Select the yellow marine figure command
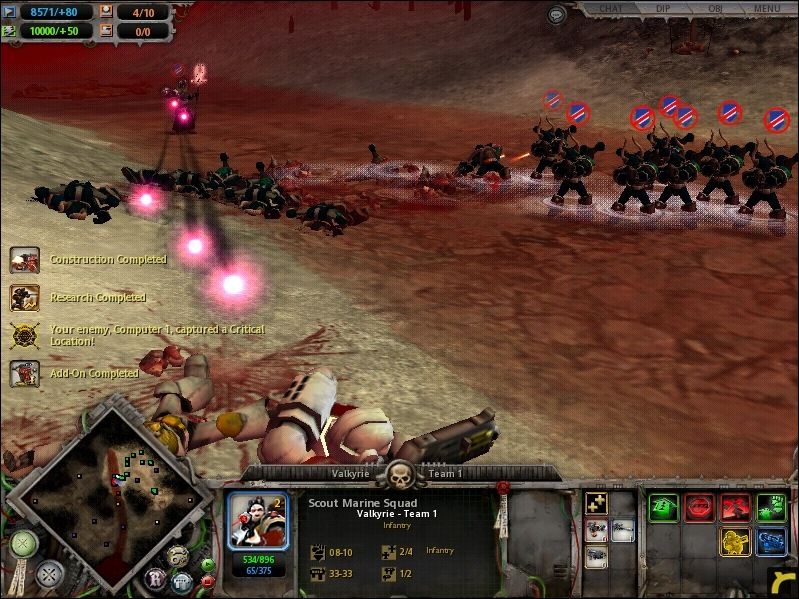799x599 pixels. [736, 542]
